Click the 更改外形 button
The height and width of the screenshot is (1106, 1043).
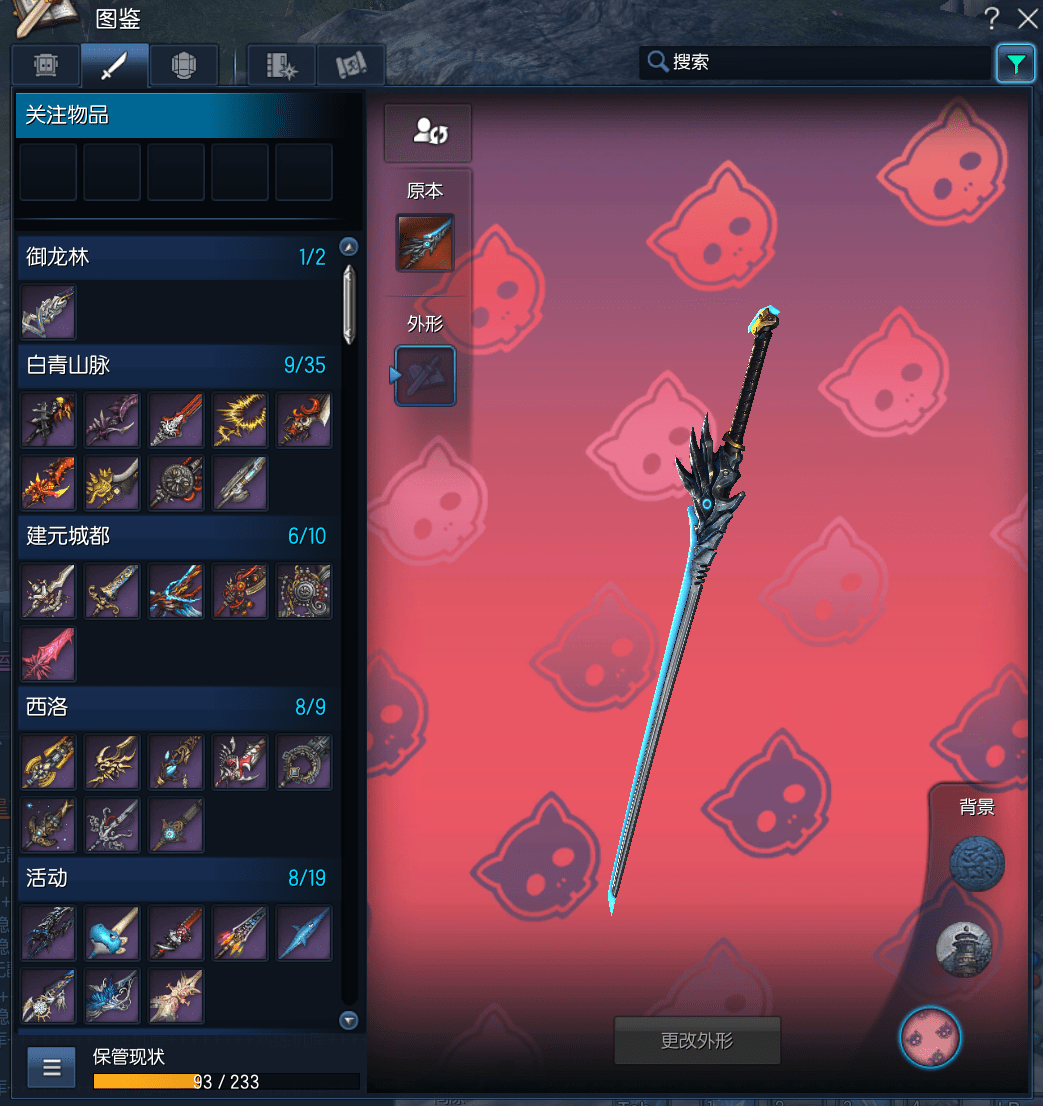[x=696, y=1041]
